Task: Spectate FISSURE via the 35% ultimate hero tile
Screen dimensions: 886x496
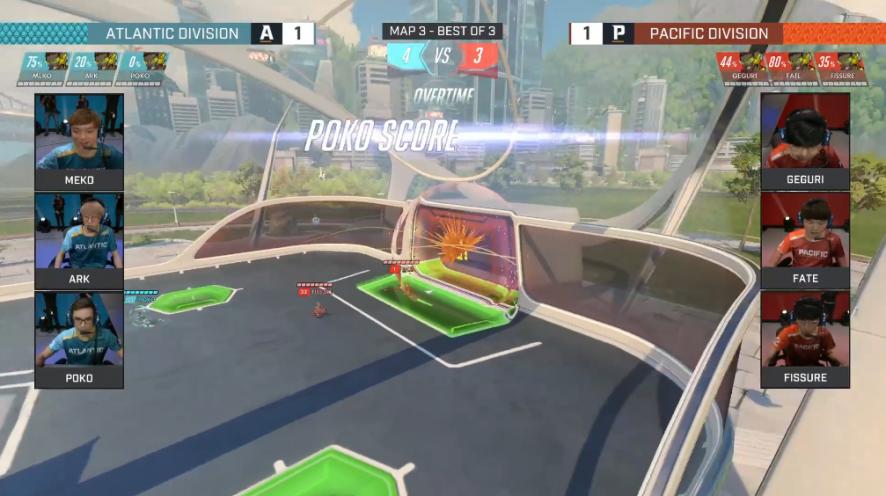Action: pyautogui.click(x=840, y=66)
